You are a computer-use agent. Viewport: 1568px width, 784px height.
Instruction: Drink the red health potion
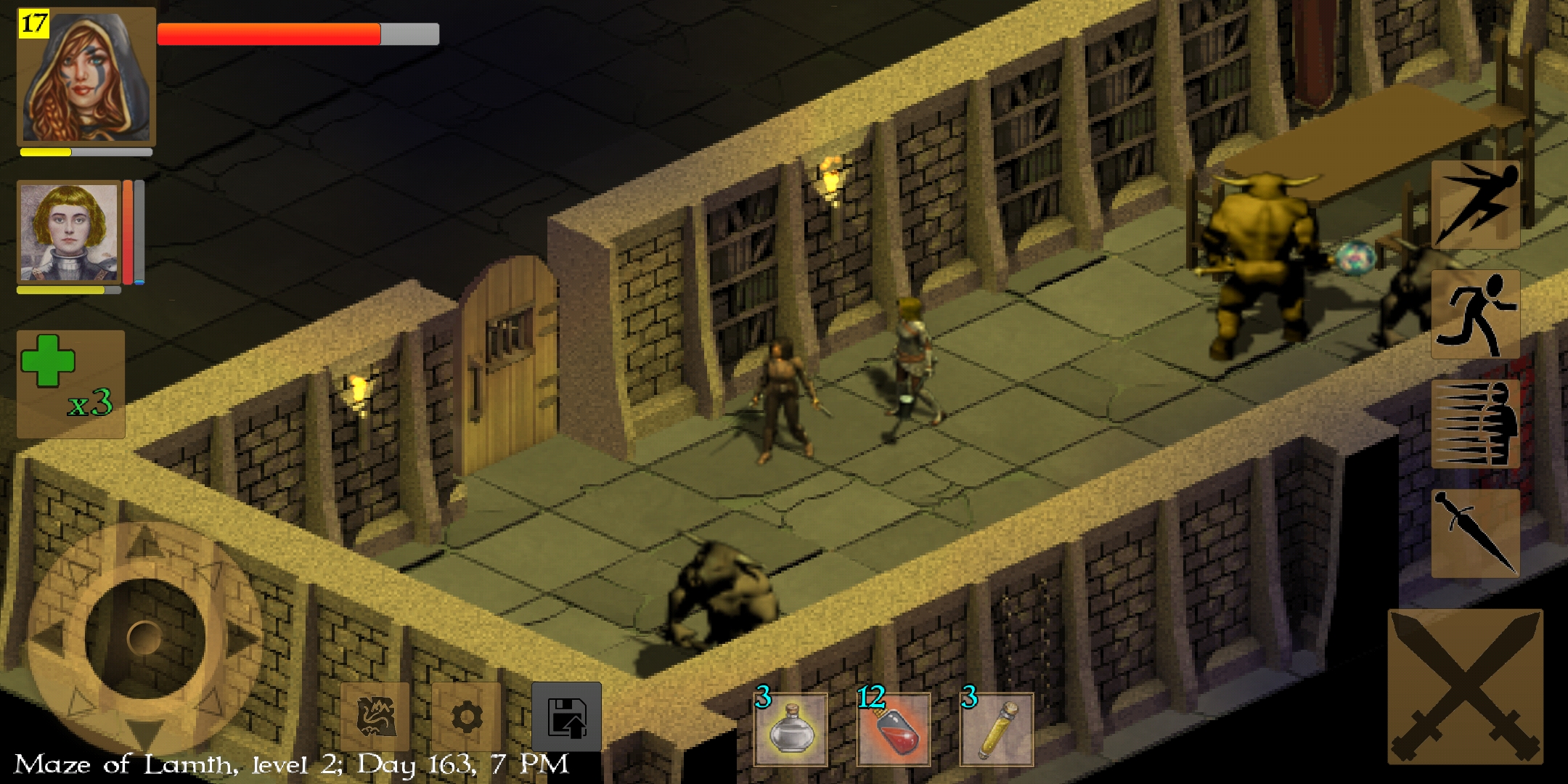tap(894, 730)
